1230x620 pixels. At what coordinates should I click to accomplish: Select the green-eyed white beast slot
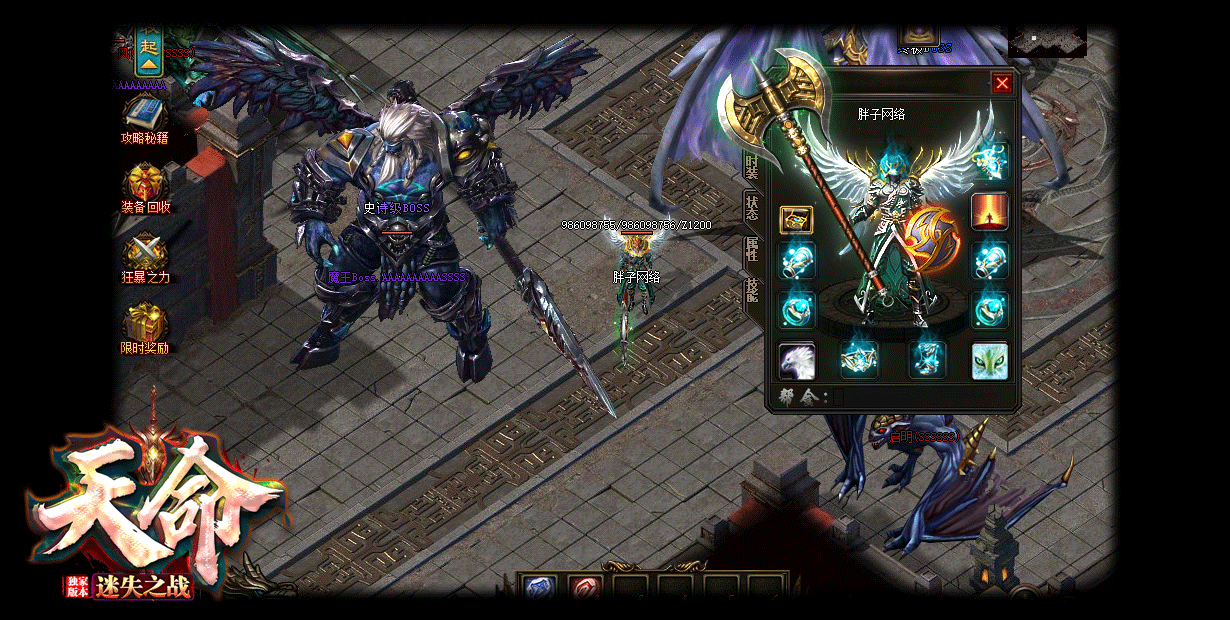990,360
